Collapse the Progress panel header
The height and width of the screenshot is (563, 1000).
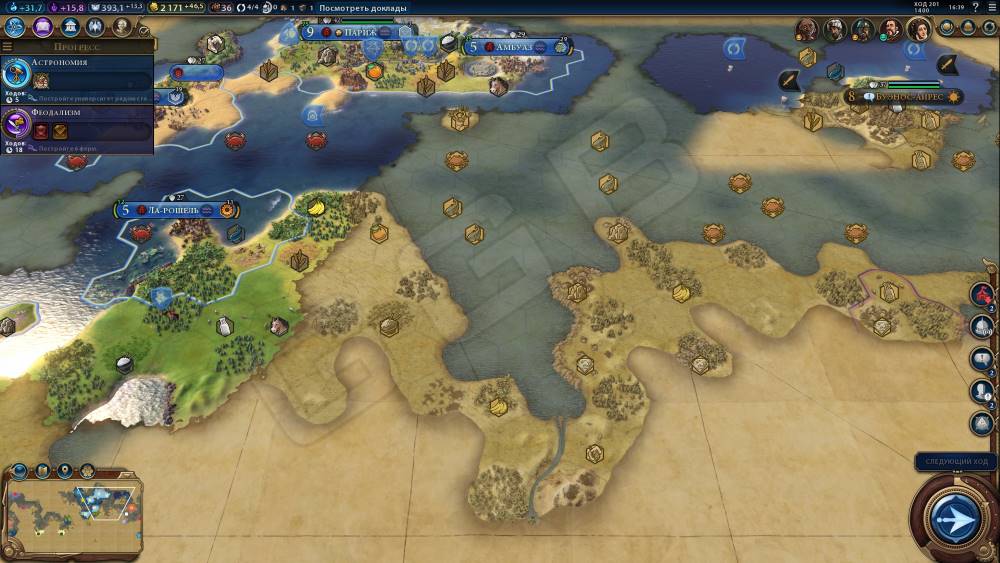80,46
